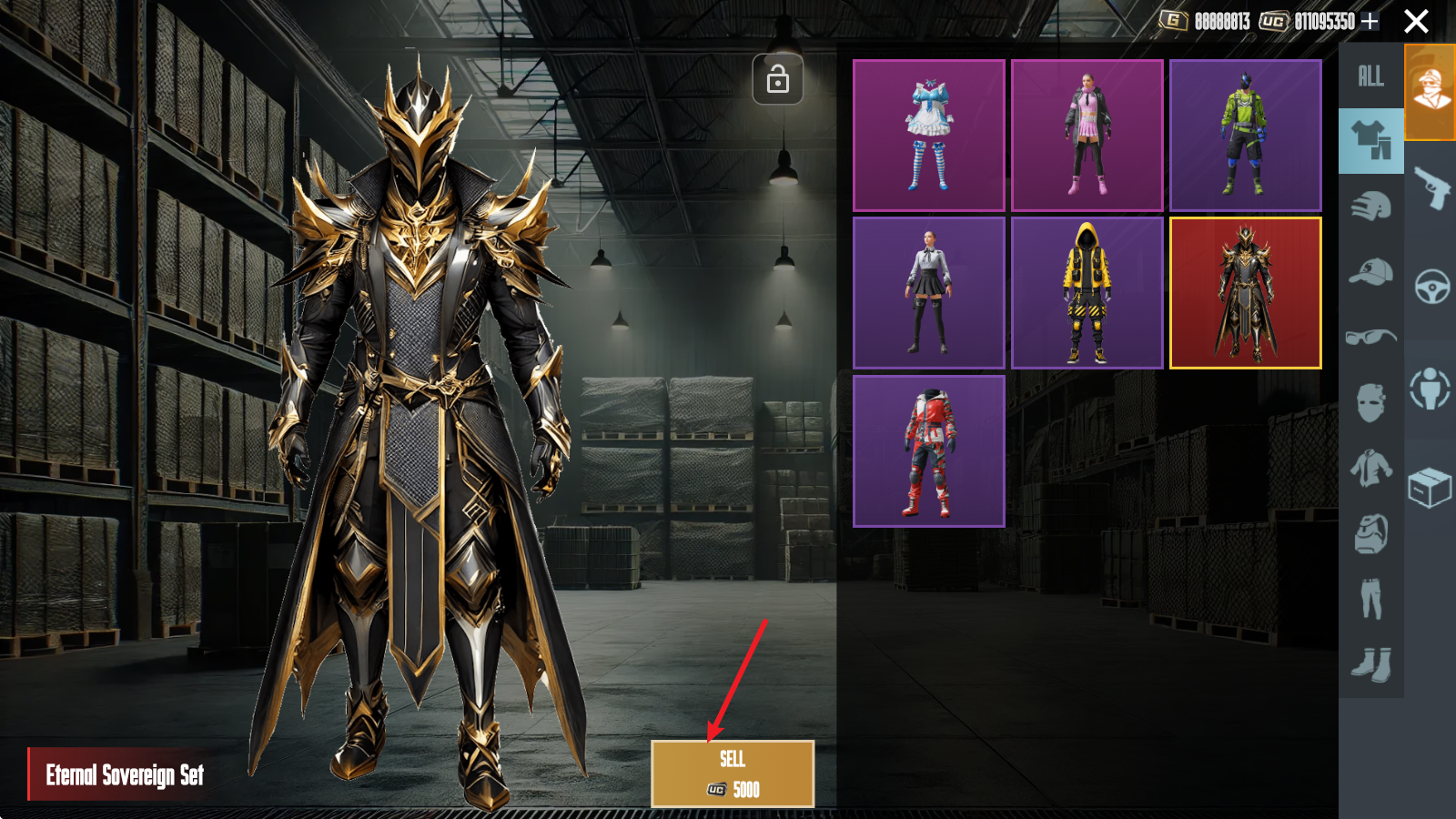Screen dimensions: 1456x819
Task: Select the blue maid dress outfit
Action: tap(928, 136)
